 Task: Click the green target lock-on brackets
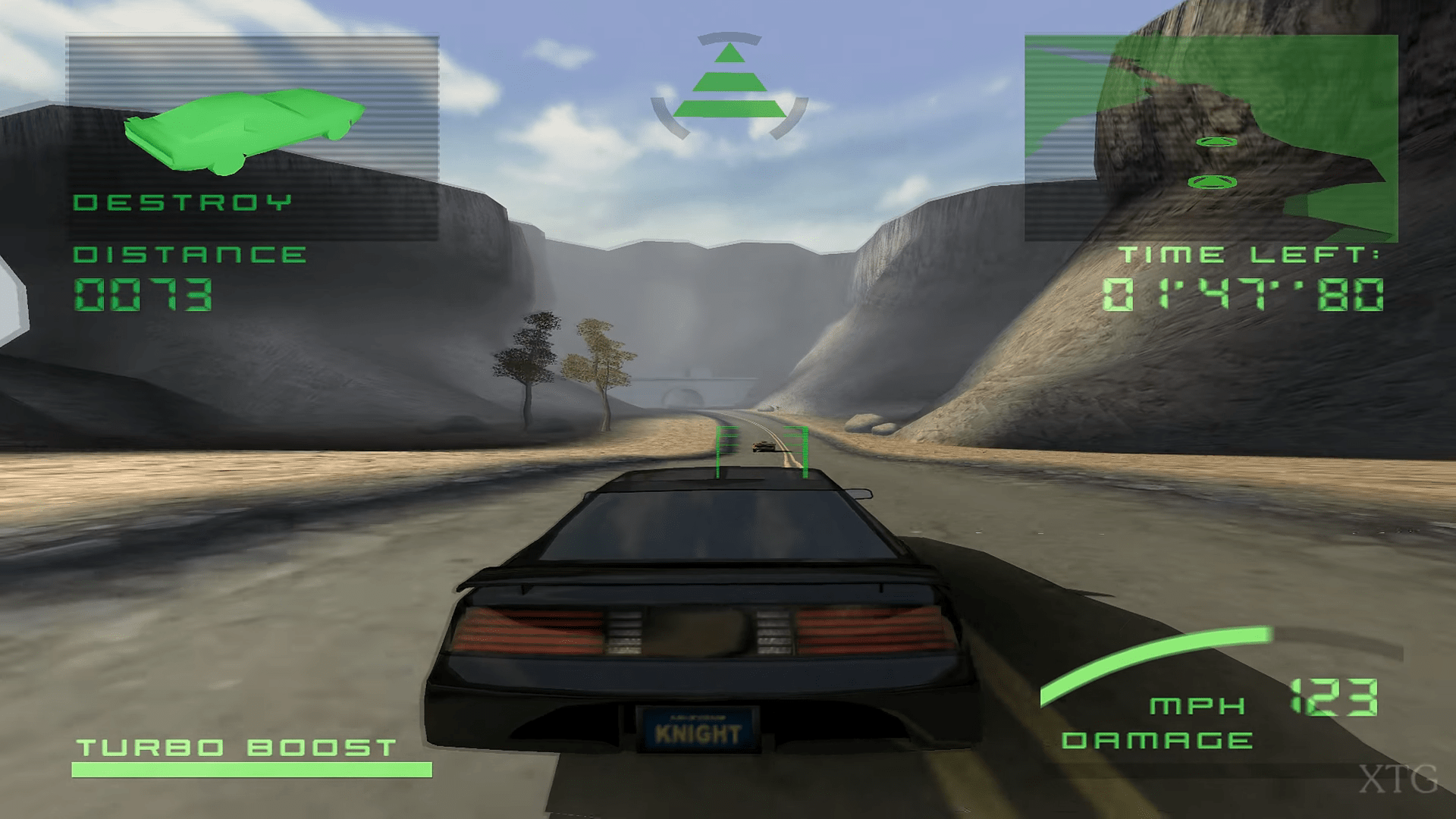coord(762,451)
